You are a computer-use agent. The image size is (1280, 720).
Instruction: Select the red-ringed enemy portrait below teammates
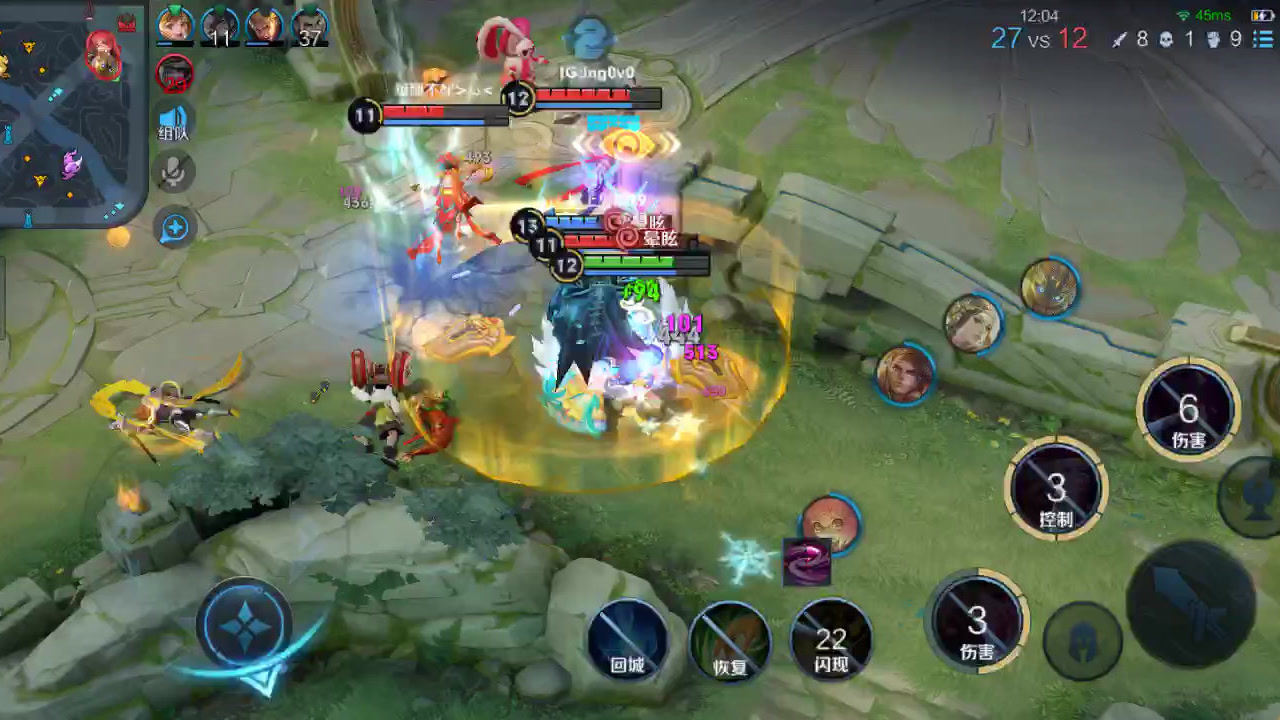tap(175, 73)
